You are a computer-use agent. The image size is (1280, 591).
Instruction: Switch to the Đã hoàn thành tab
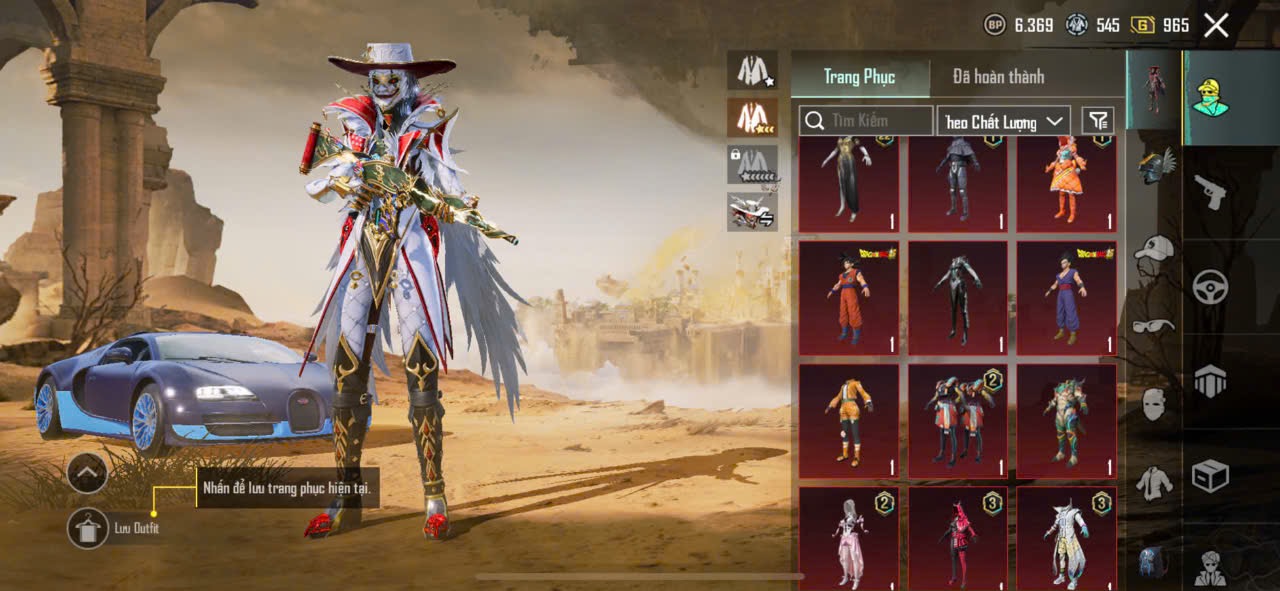[x=998, y=77]
